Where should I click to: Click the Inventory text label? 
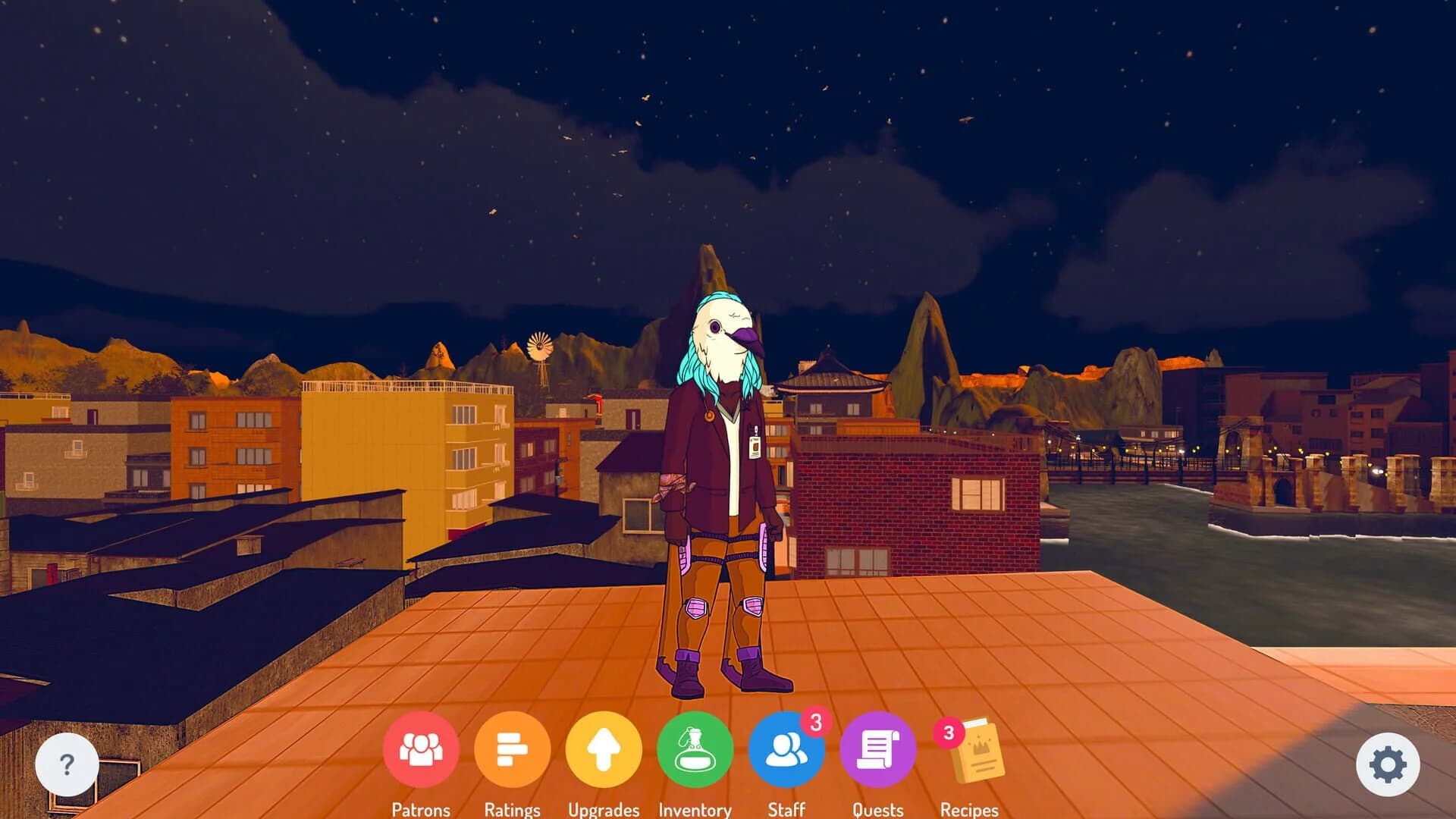coord(694,810)
